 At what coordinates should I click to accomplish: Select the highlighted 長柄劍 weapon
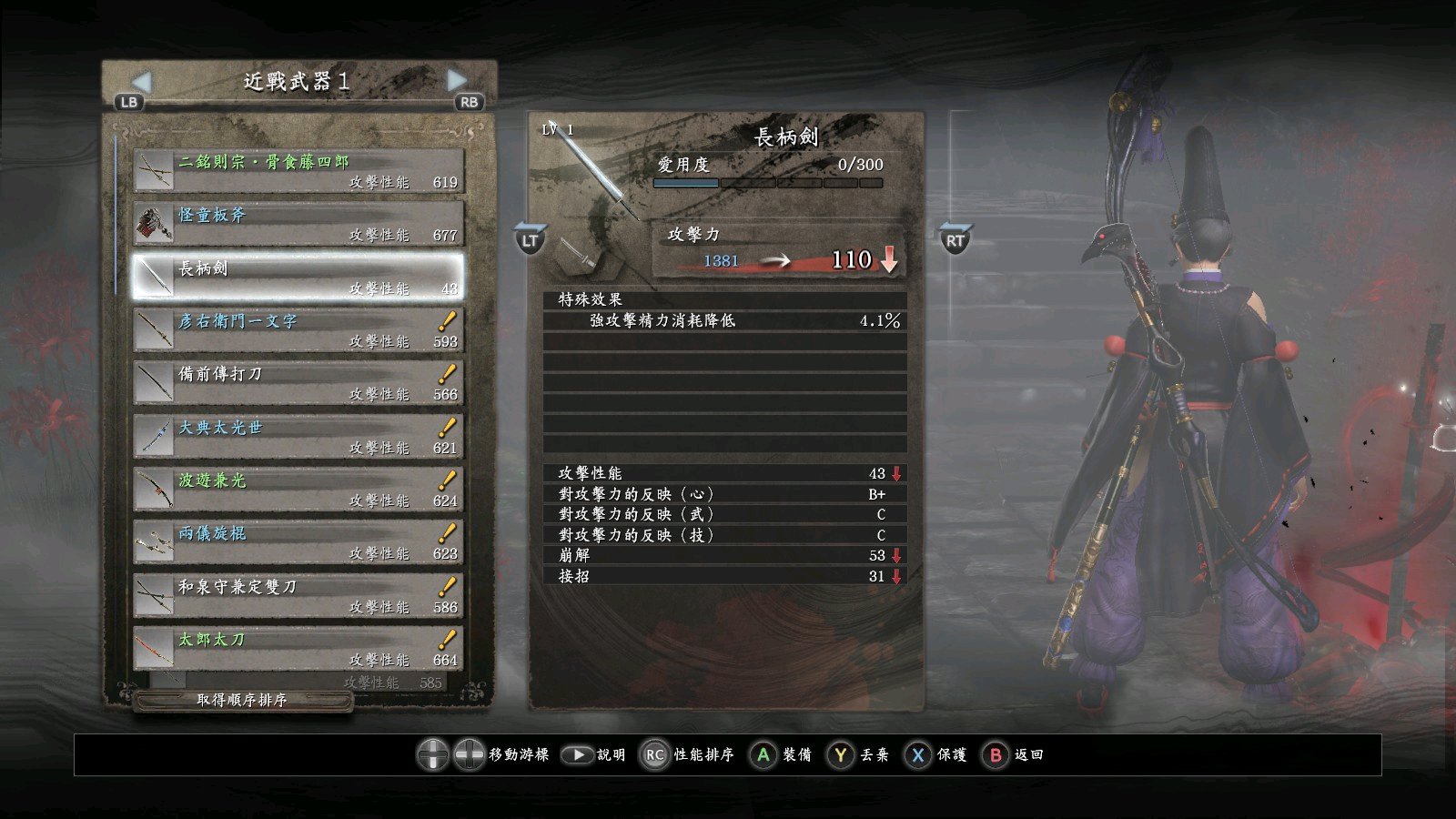pyautogui.click(x=298, y=277)
